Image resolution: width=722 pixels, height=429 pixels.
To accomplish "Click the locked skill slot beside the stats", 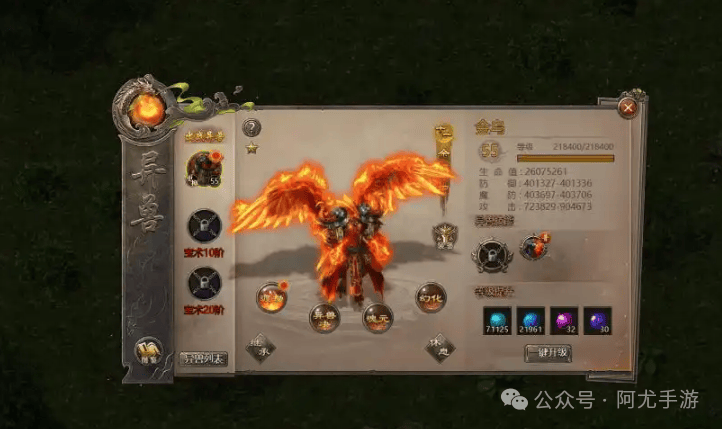I will pos(491,253).
